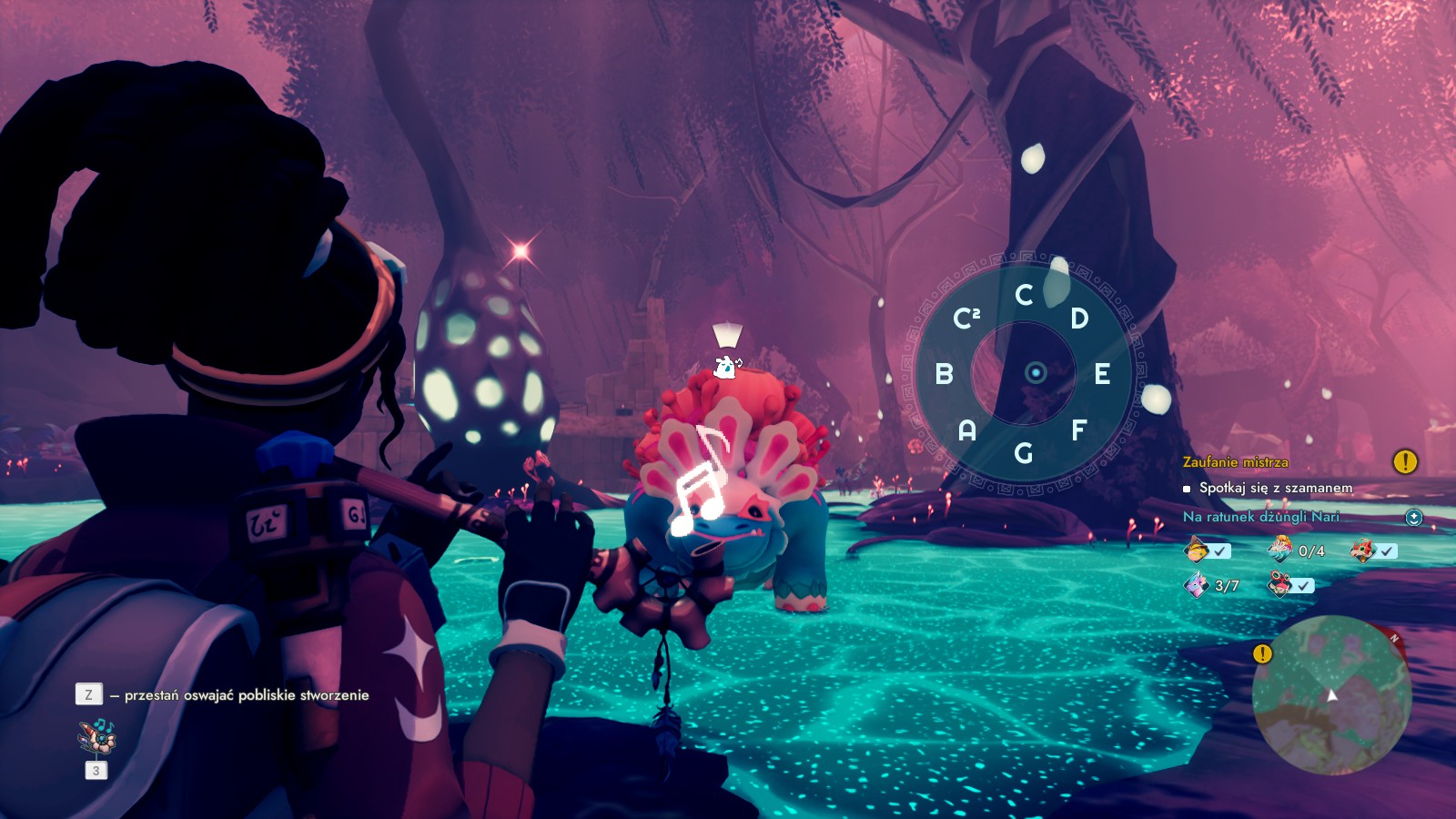Select the 0/4 creature objective icon
The image size is (1456, 819).
pos(1279,550)
